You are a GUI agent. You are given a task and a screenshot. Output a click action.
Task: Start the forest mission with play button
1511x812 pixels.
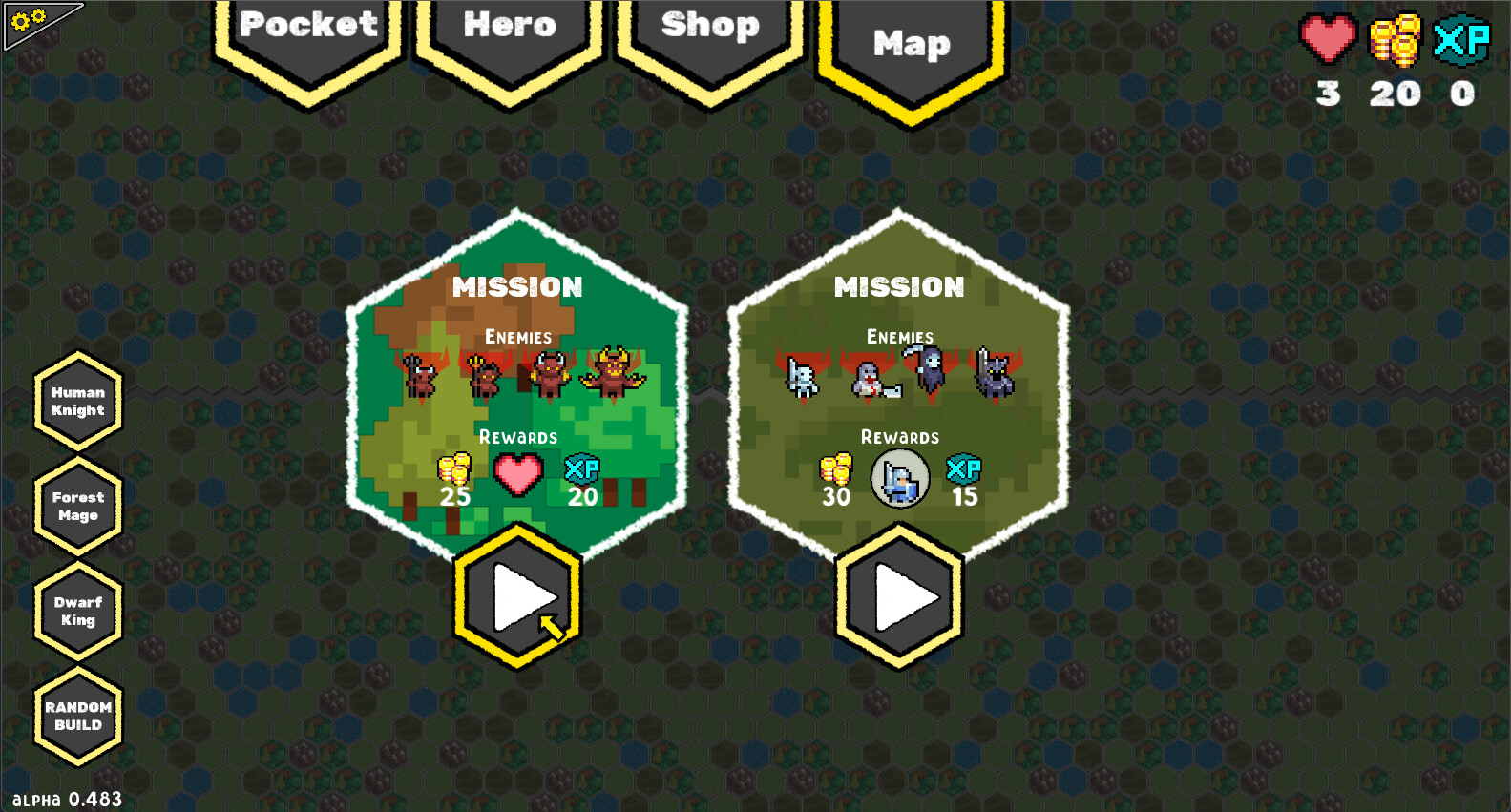pyautogui.click(x=515, y=596)
